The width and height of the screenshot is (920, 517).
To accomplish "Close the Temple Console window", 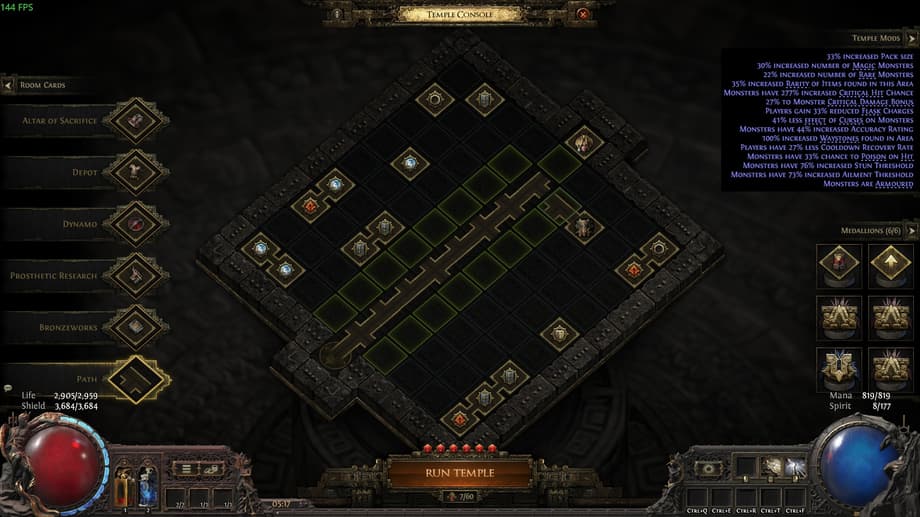I will tap(583, 14).
